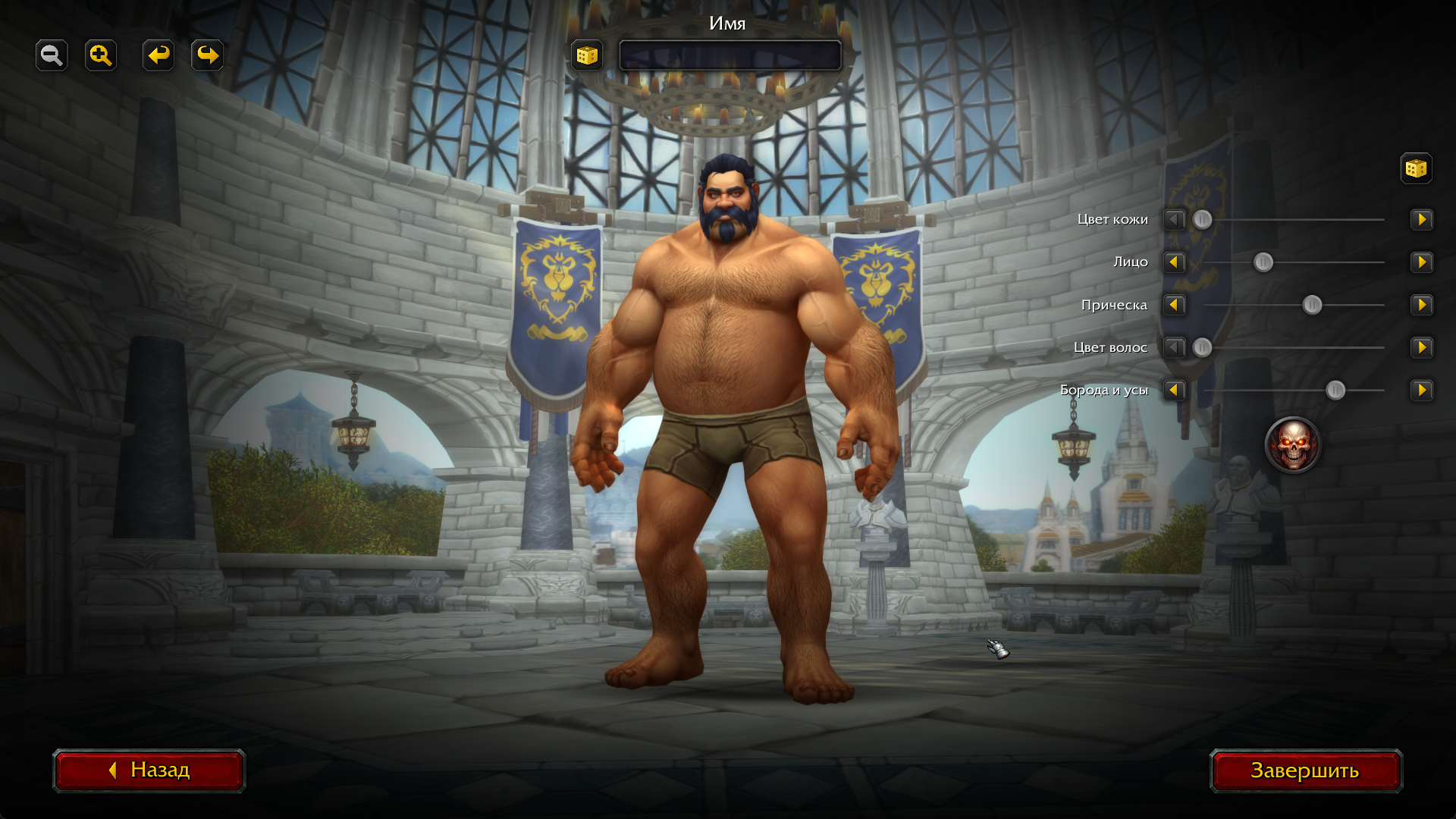Select next Цвет кожи option

click(1421, 220)
